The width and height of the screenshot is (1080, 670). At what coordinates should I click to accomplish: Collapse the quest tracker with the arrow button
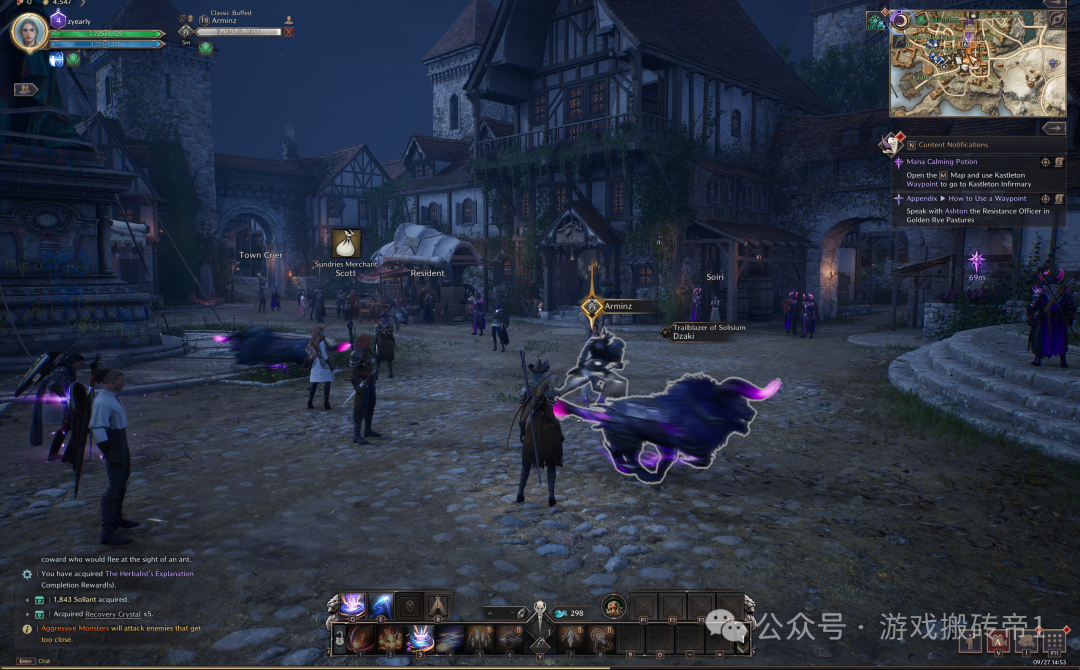pyautogui.click(x=1052, y=128)
